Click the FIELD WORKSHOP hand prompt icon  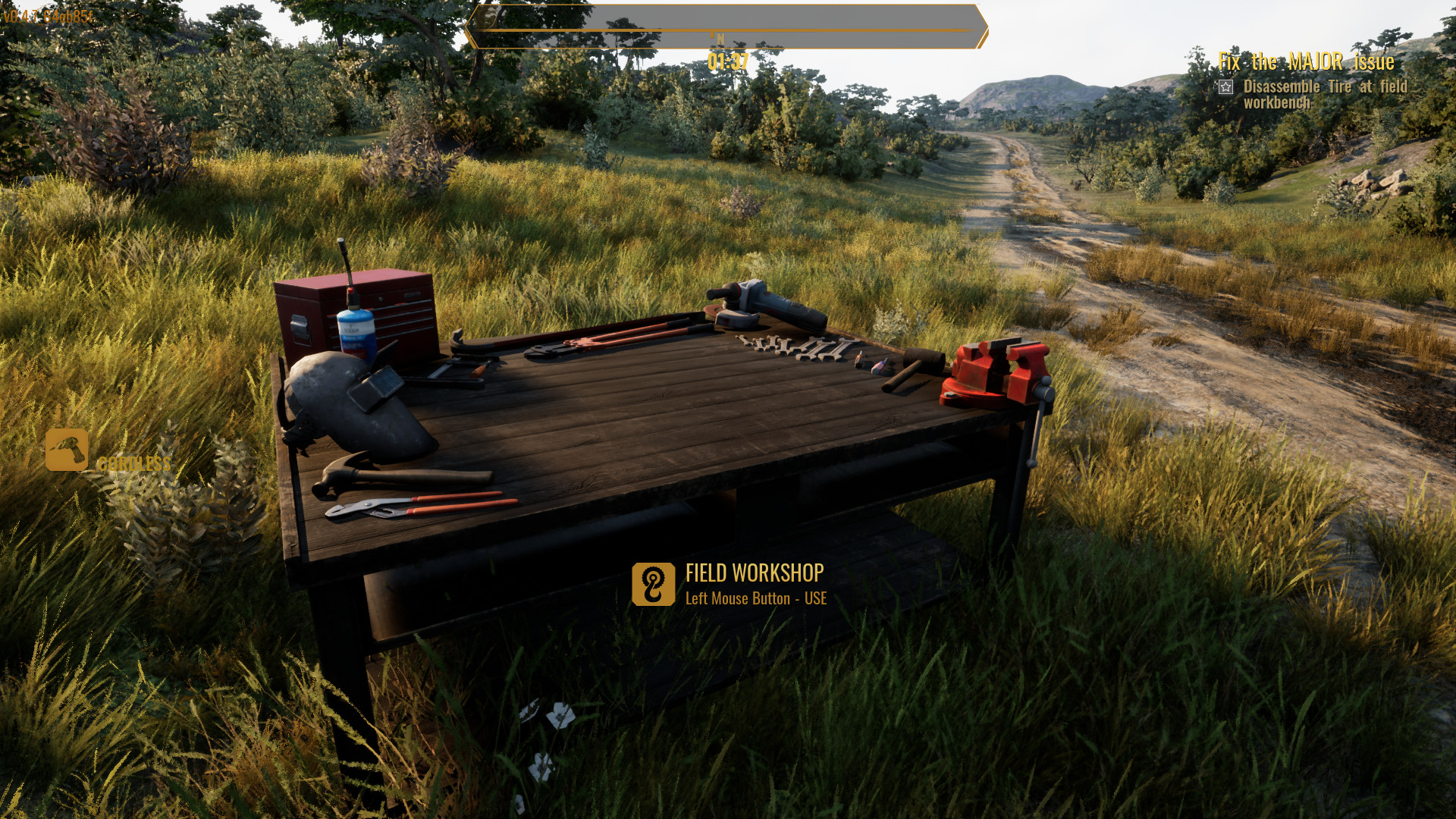654,583
